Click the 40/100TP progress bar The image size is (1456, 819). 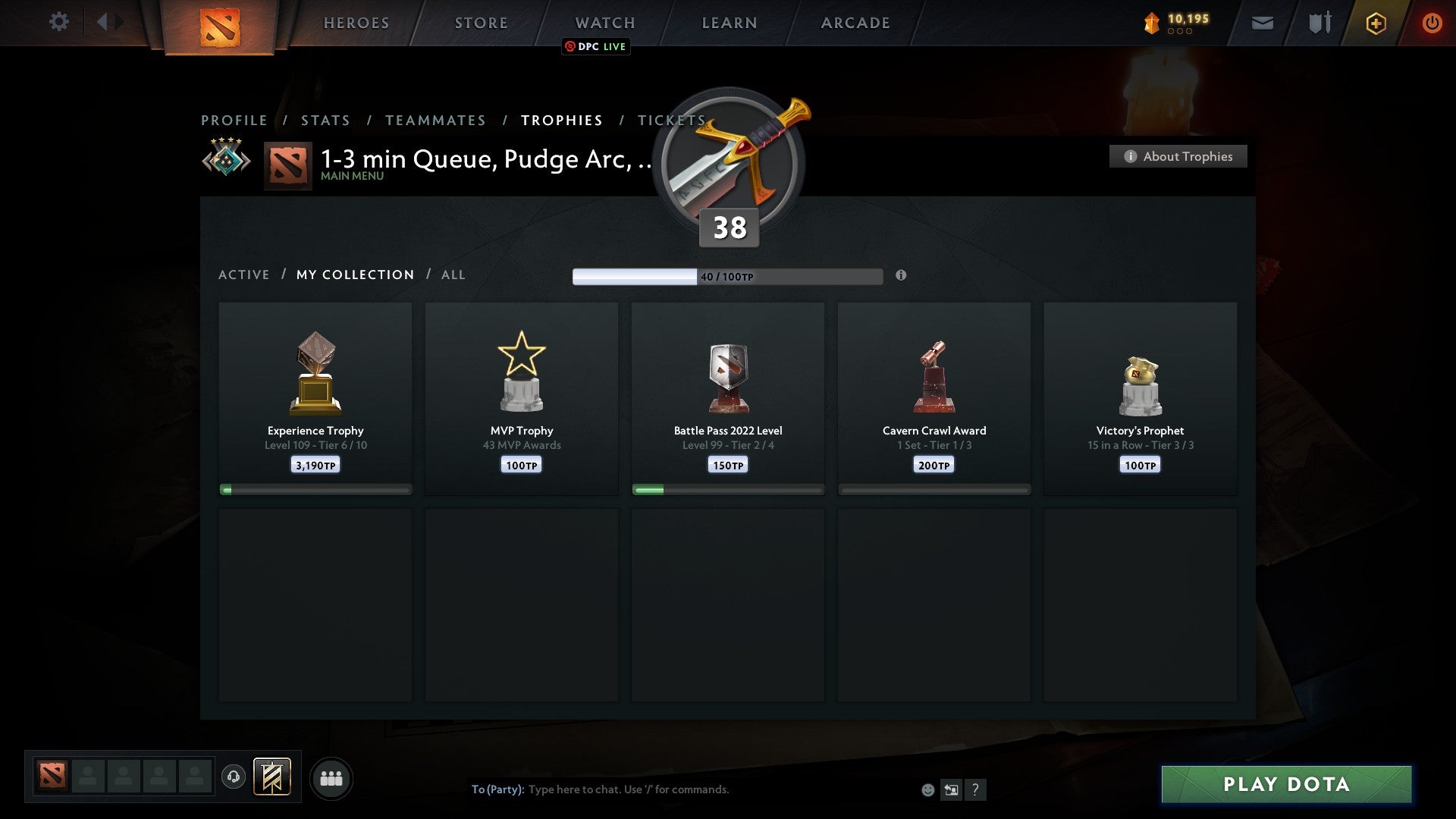pyautogui.click(x=727, y=276)
